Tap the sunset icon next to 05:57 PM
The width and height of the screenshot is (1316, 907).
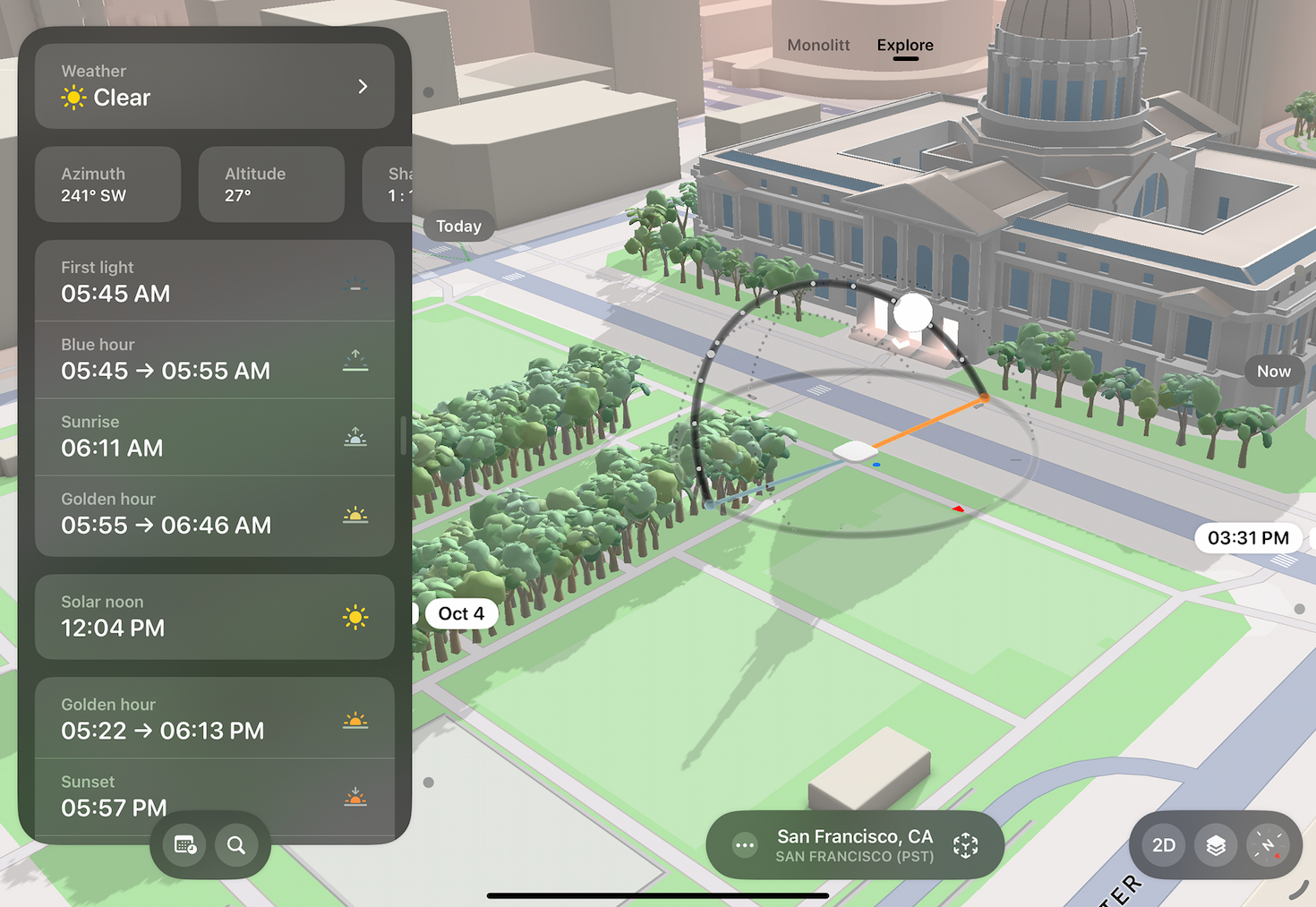355,796
